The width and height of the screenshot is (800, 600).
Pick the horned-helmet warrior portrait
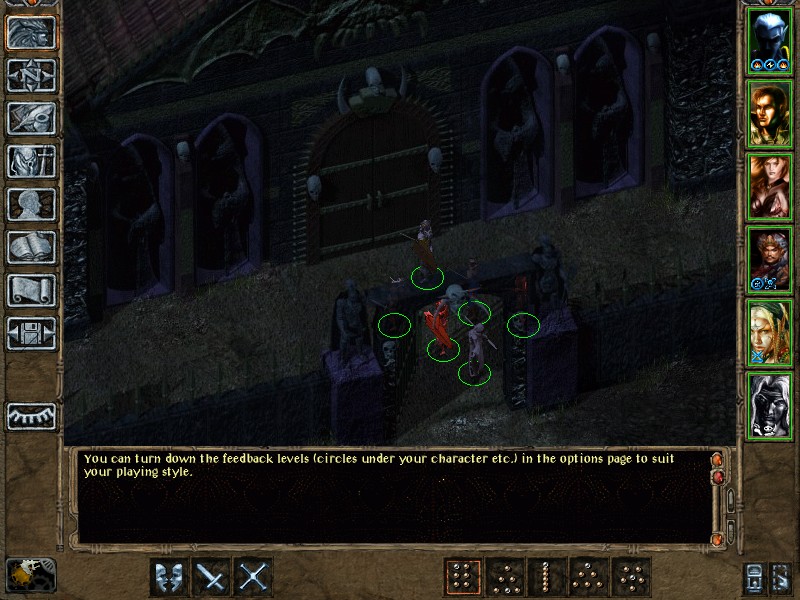tap(769, 261)
